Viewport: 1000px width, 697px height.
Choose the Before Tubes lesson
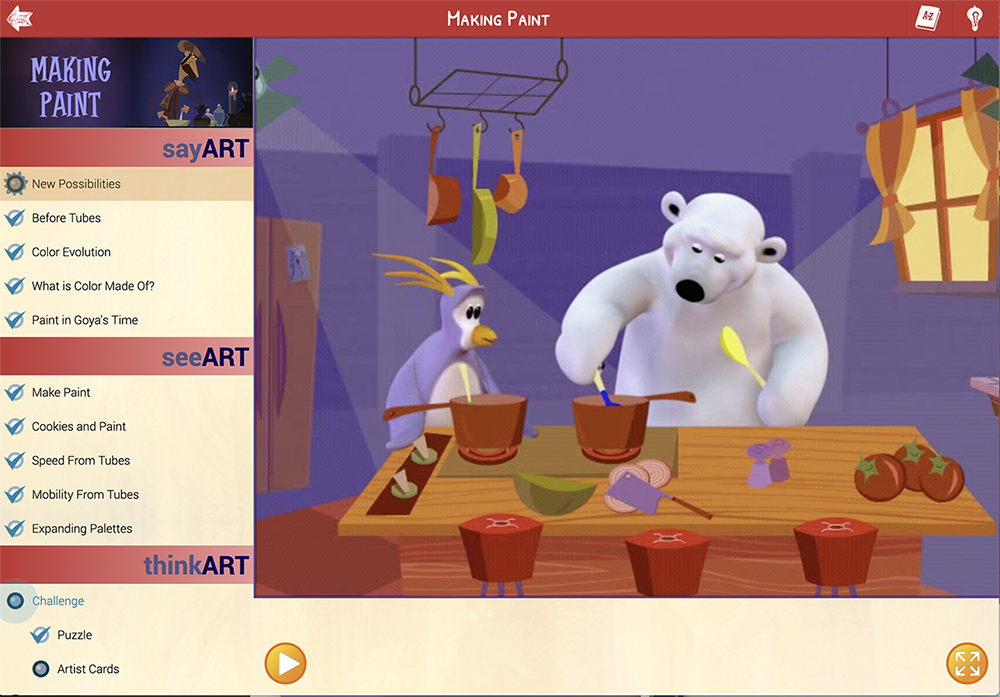click(x=66, y=218)
